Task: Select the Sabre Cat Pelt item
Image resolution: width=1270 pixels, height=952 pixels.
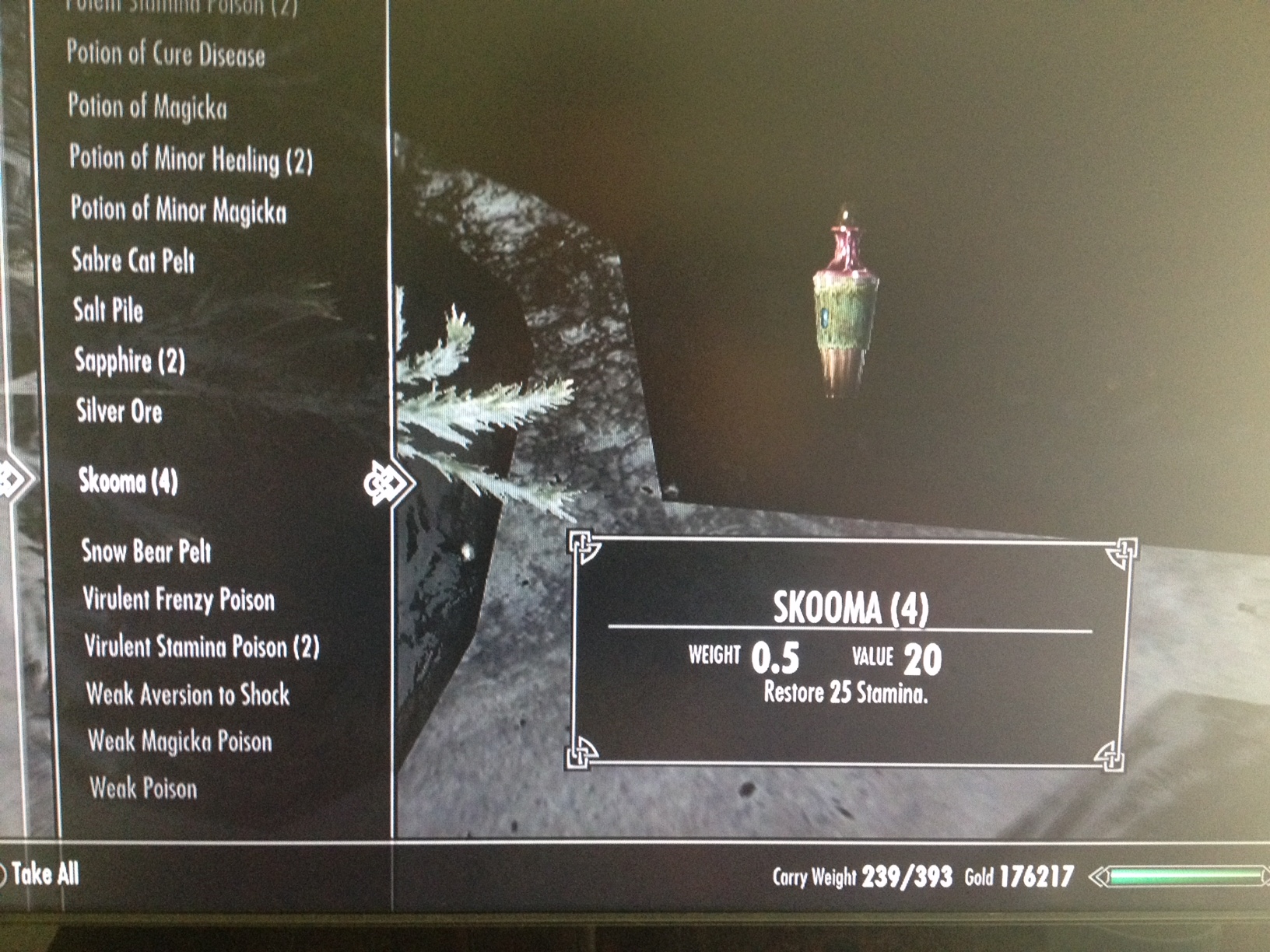Action: (x=133, y=261)
